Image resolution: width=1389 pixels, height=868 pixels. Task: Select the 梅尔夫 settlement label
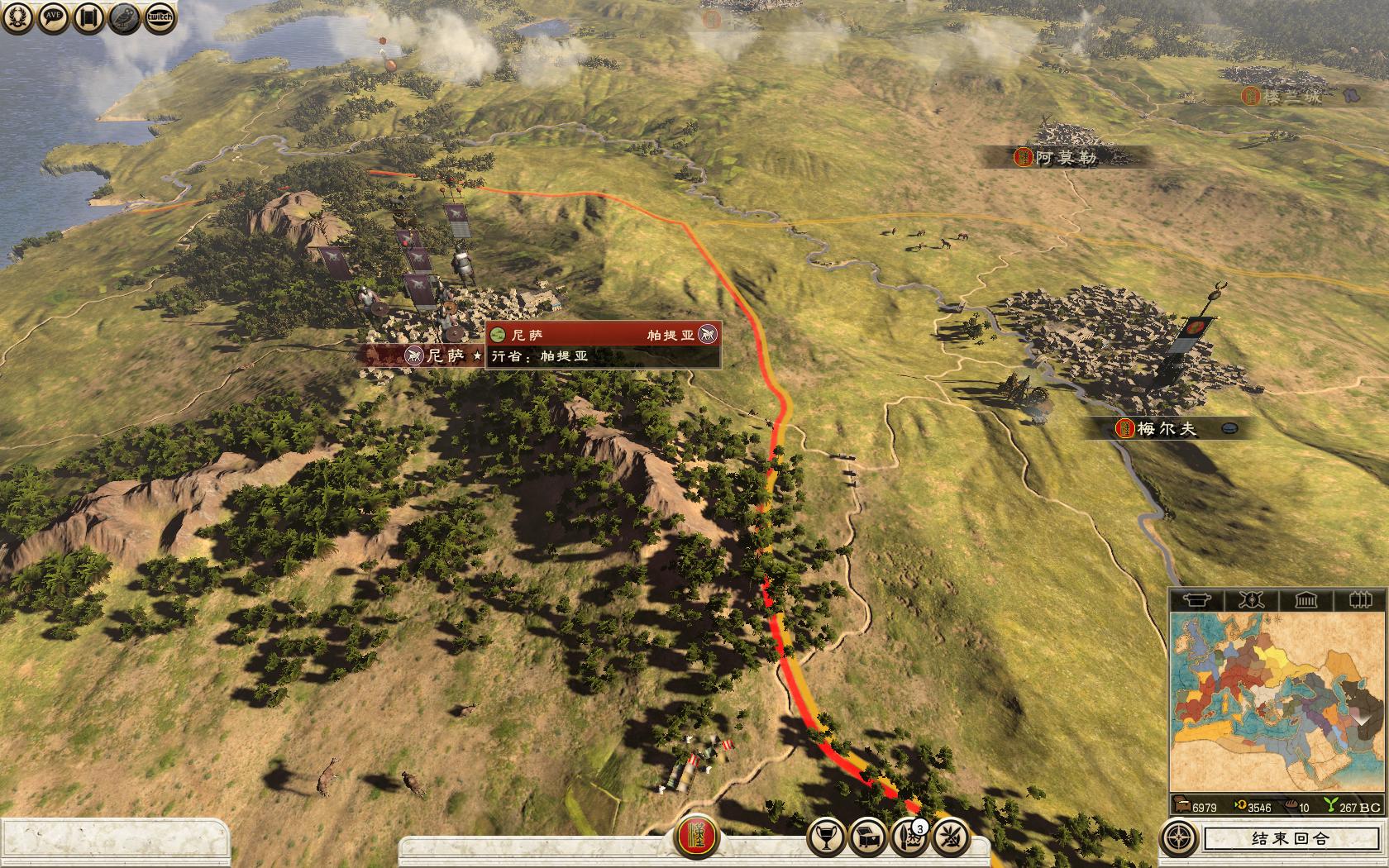pos(1166,428)
